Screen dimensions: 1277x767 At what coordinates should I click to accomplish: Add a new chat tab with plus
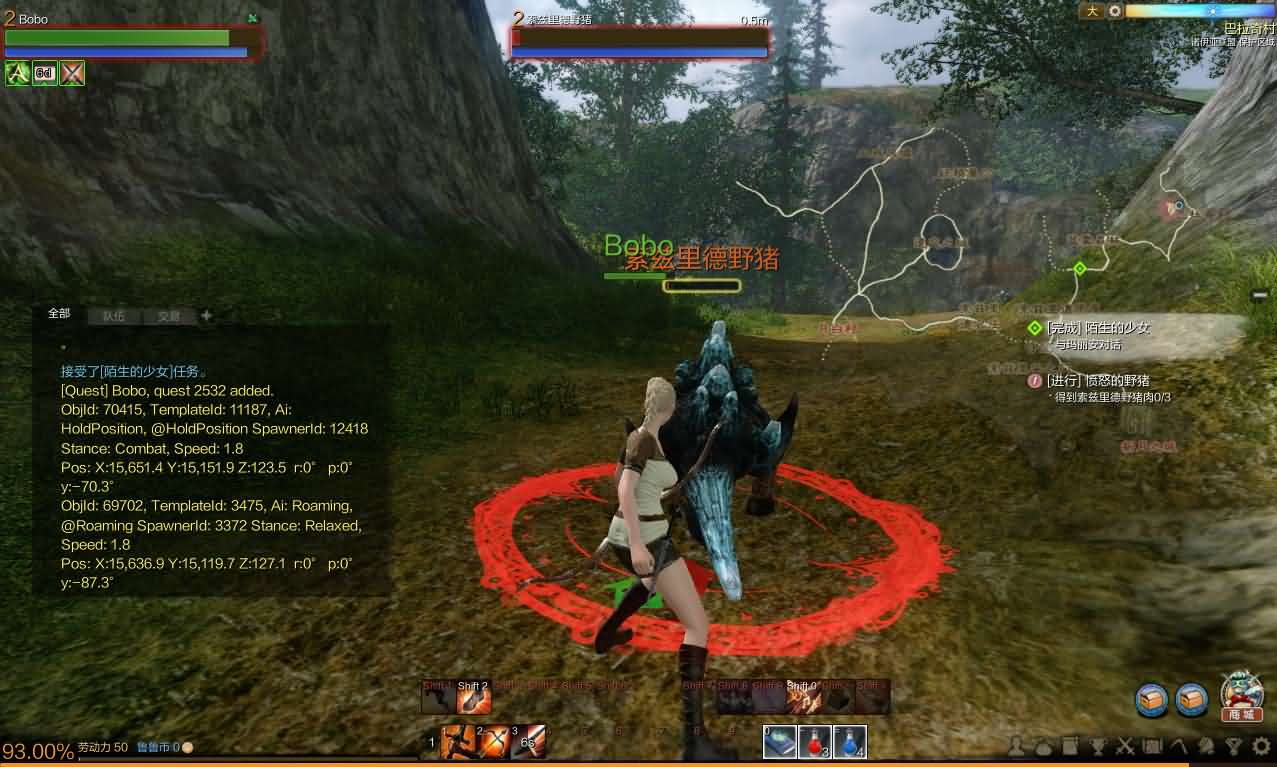pos(207,316)
